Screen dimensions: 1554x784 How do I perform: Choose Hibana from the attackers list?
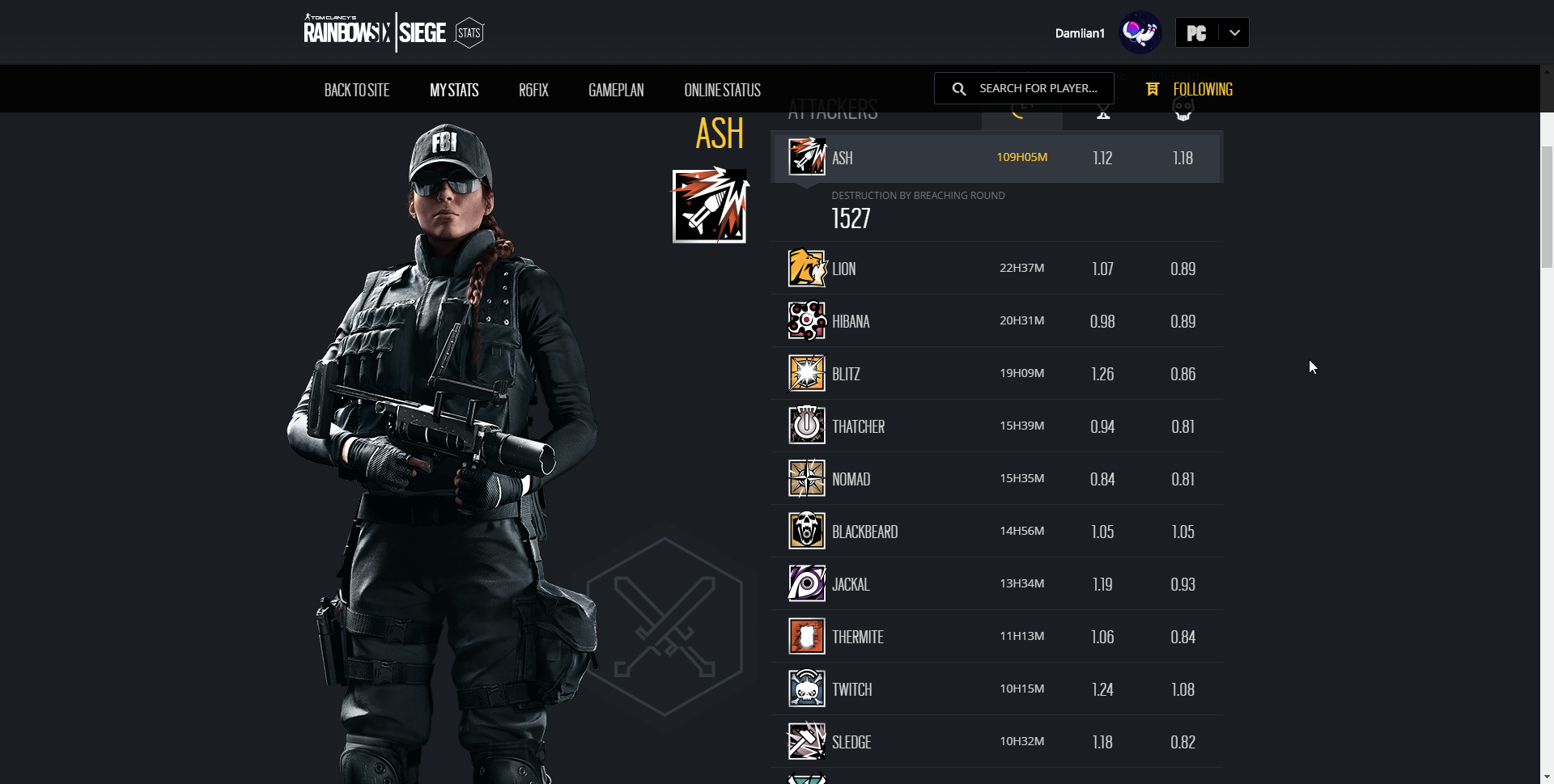996,321
